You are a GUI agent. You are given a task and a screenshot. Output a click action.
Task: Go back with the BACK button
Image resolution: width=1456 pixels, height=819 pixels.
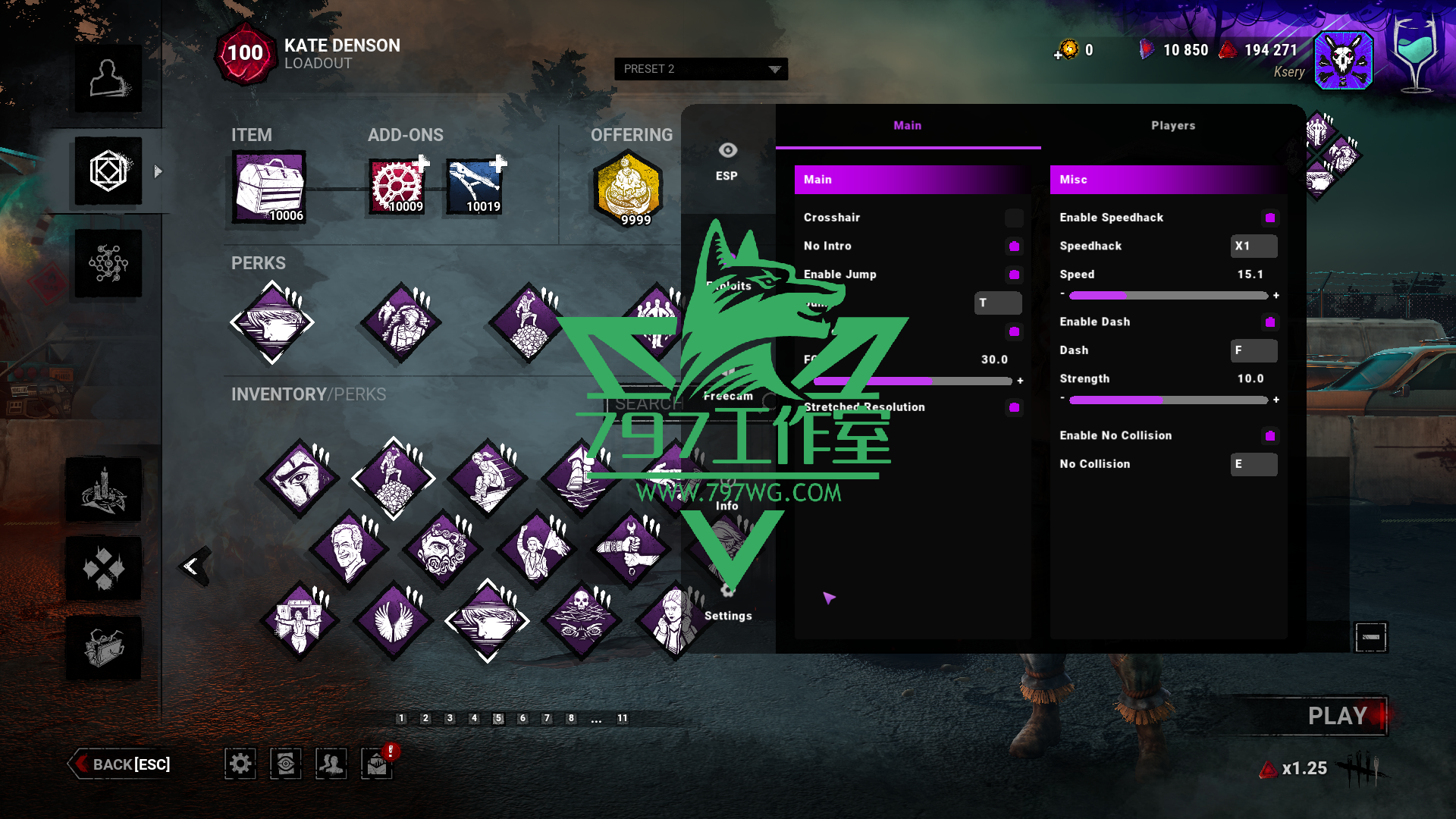(121, 764)
